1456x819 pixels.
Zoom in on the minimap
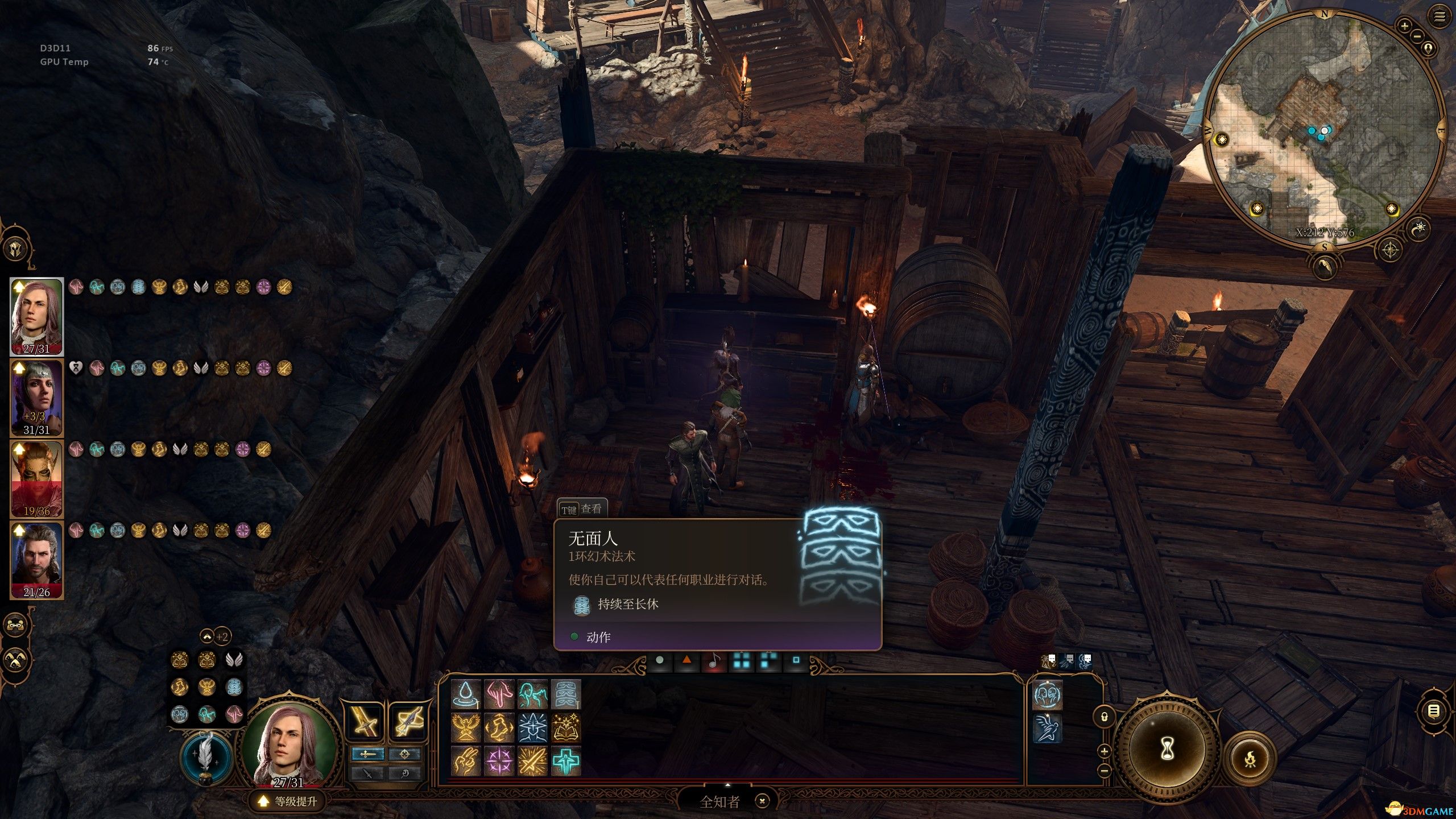(x=1404, y=26)
